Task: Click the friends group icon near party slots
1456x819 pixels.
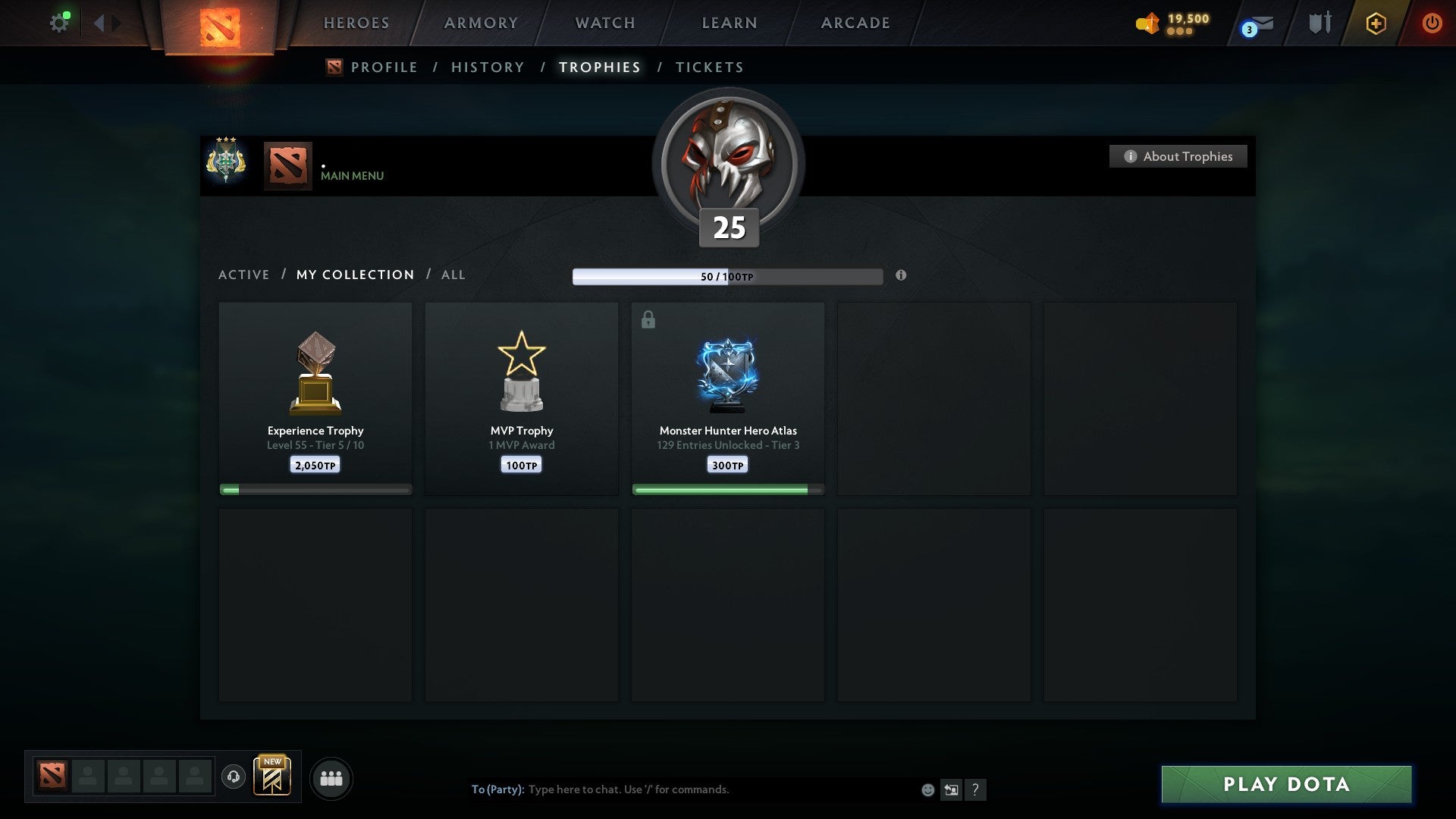Action: tap(331, 777)
